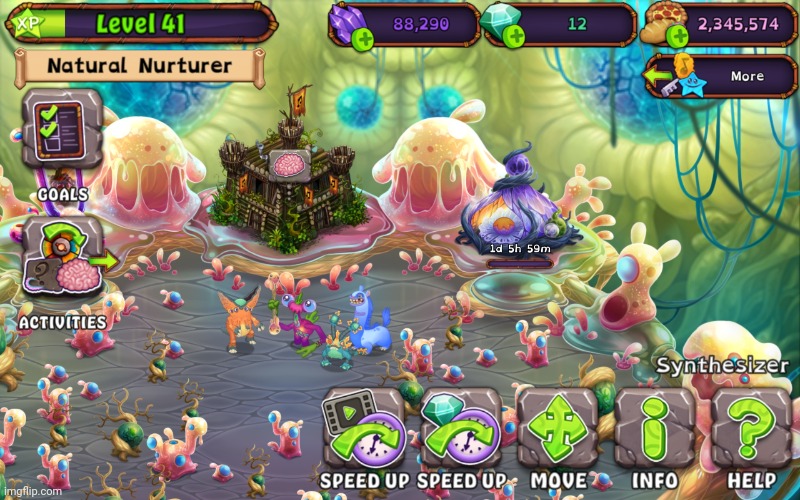This screenshot has width=800, height=500.
Task: Add more food treats
Action: pyautogui.click(x=679, y=38)
